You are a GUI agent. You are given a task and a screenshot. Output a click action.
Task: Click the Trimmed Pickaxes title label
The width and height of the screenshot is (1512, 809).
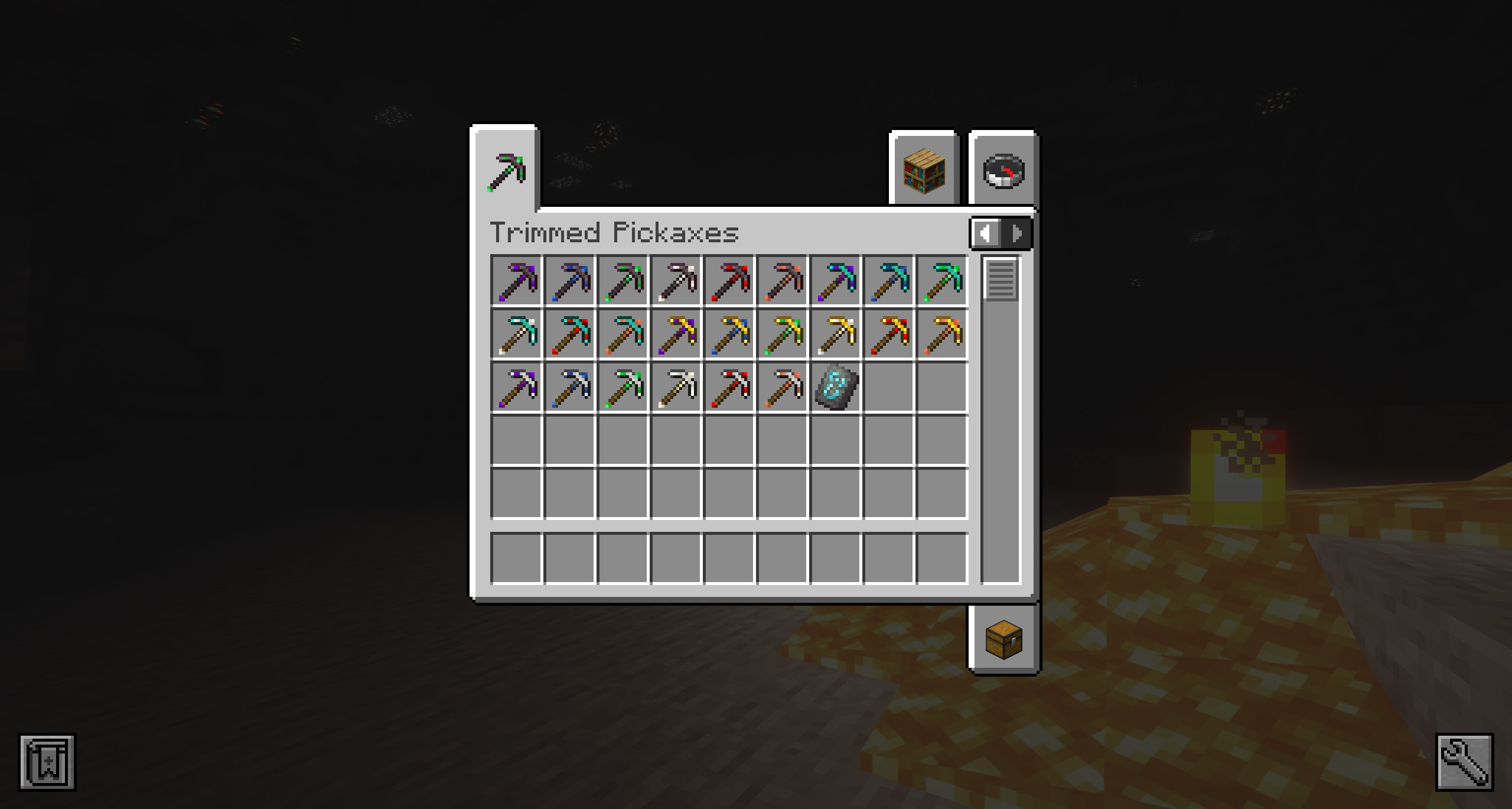pyautogui.click(x=614, y=233)
